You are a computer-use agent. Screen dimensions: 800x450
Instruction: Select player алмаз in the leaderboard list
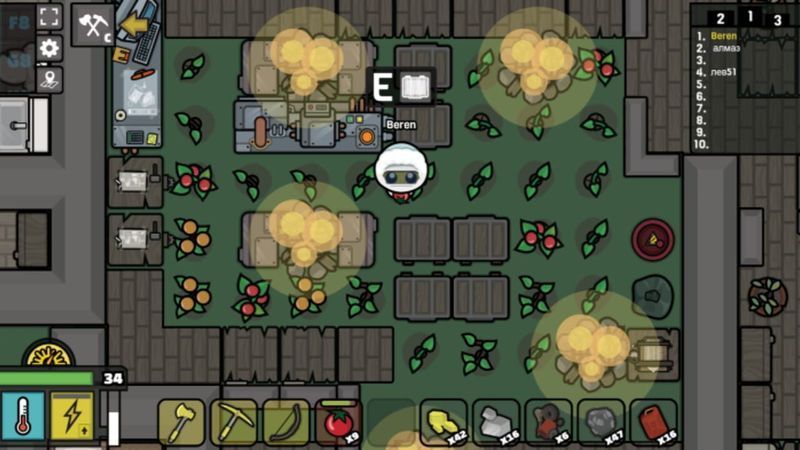[x=725, y=48]
